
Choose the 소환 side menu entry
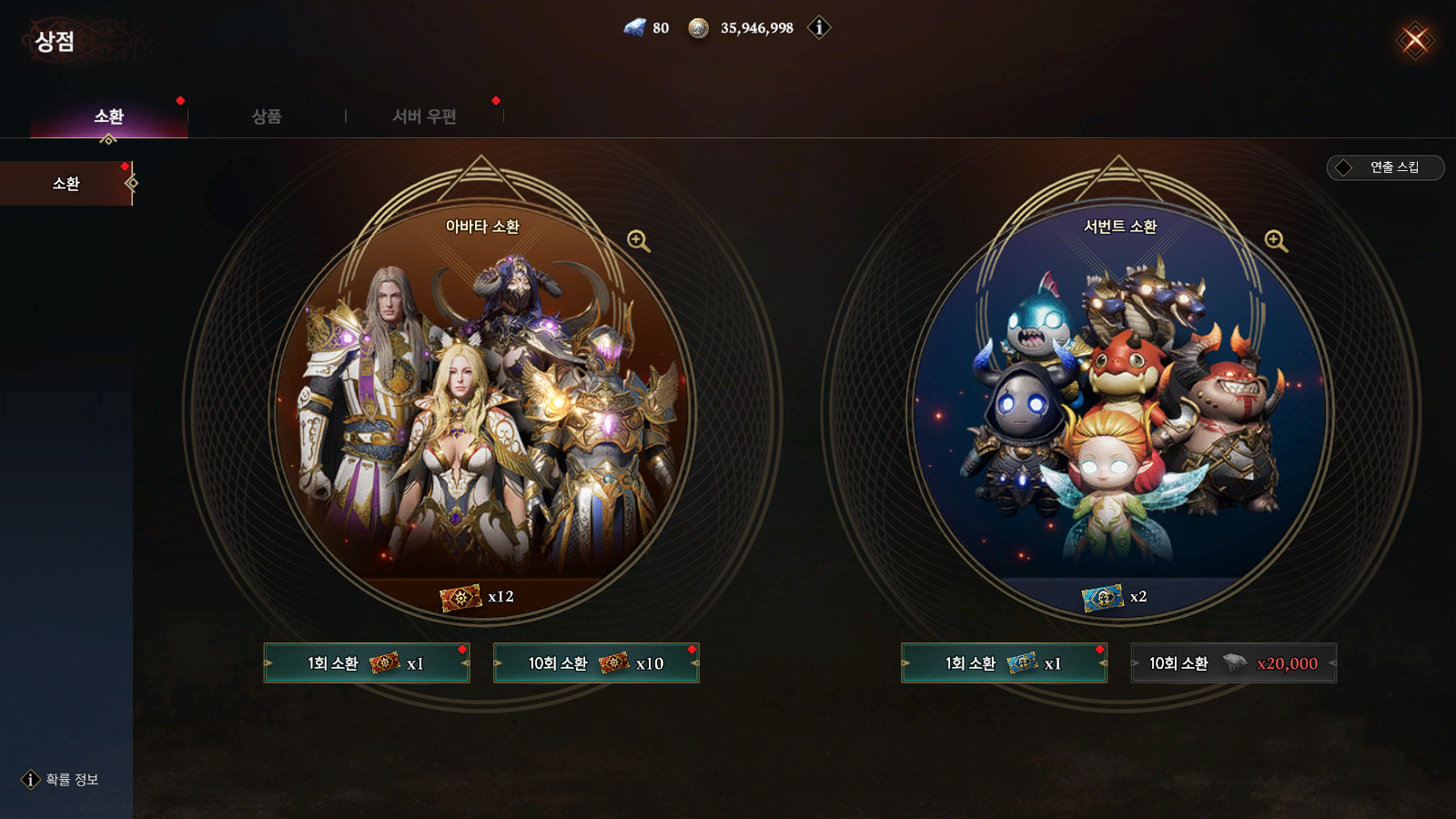[x=66, y=184]
